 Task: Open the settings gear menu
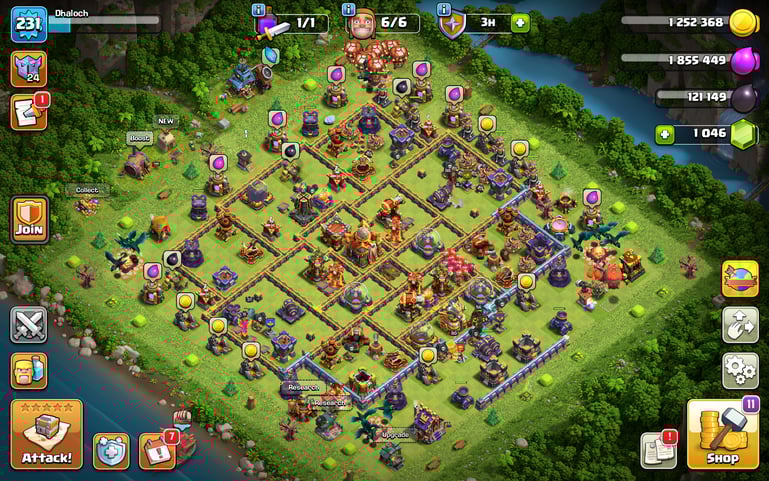coord(740,370)
